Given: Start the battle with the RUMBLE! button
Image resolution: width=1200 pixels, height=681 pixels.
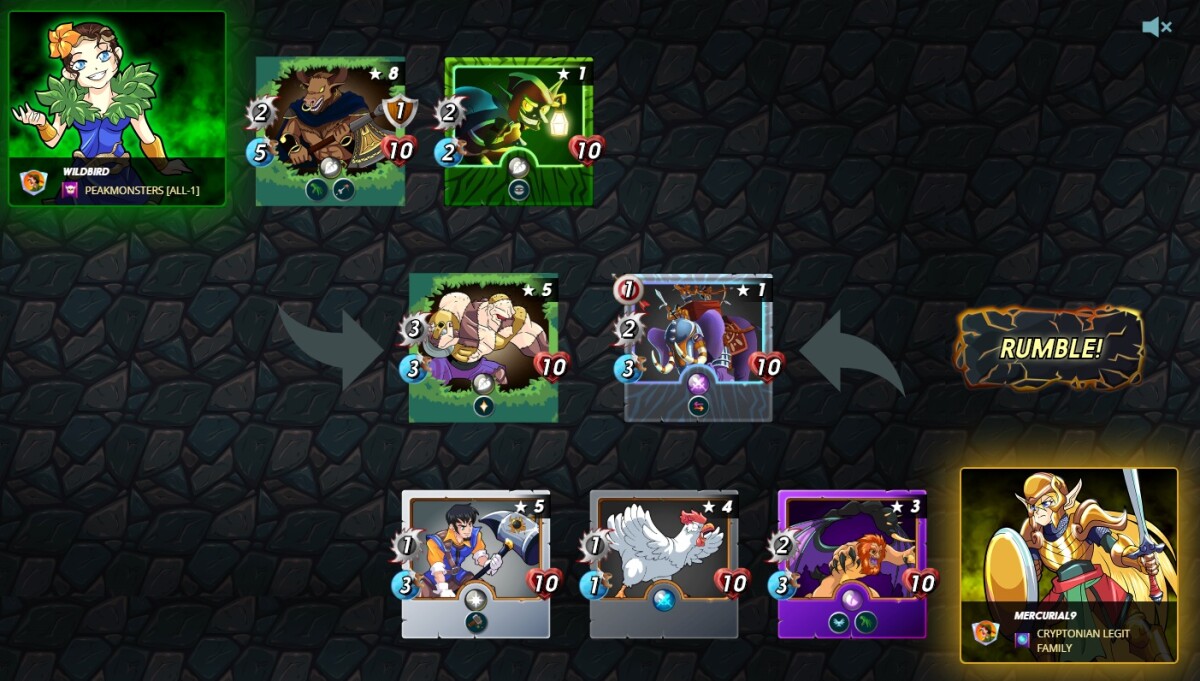Looking at the screenshot, I should click(x=1050, y=348).
